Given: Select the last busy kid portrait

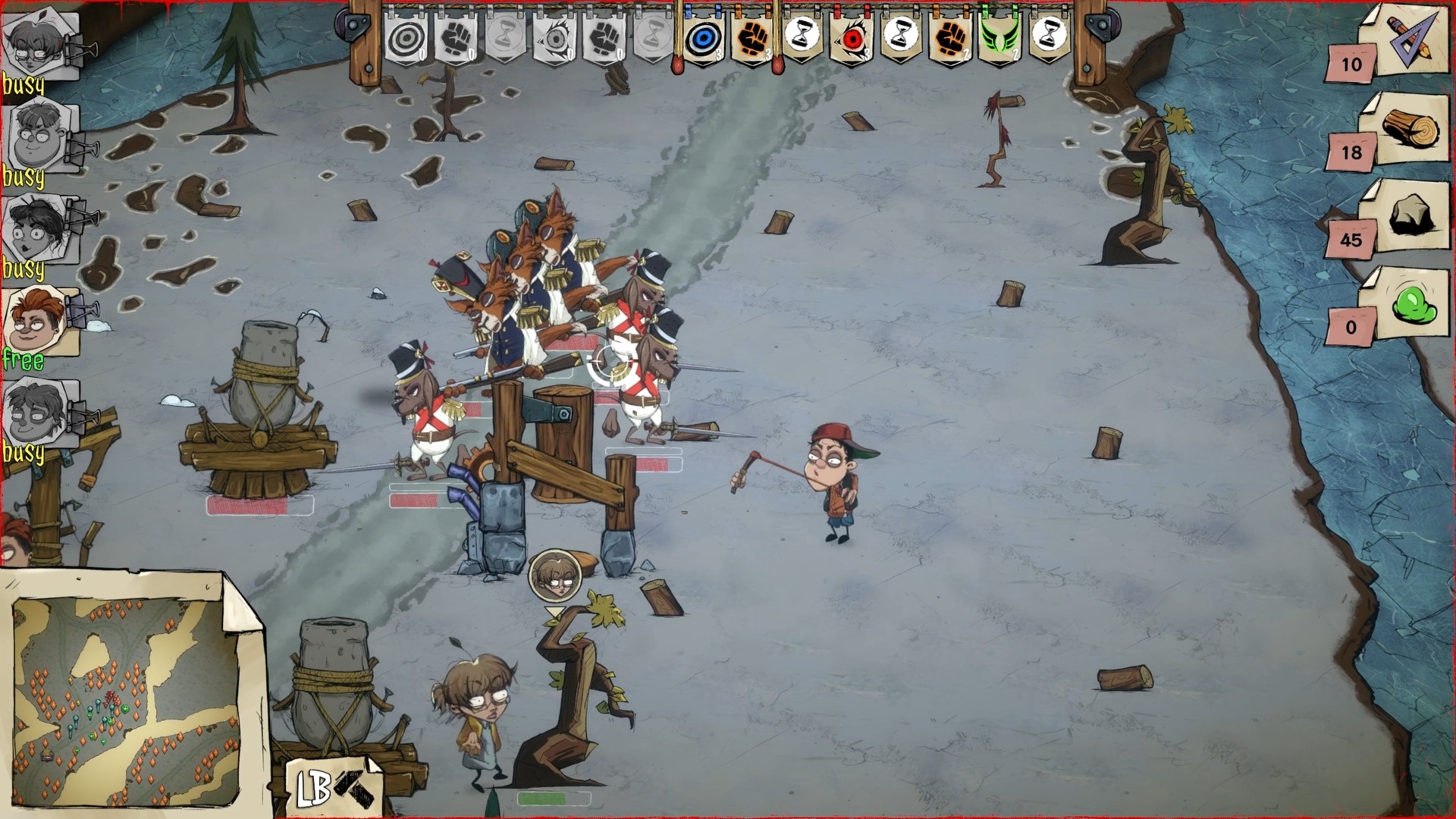Looking at the screenshot, I should 36,413.
